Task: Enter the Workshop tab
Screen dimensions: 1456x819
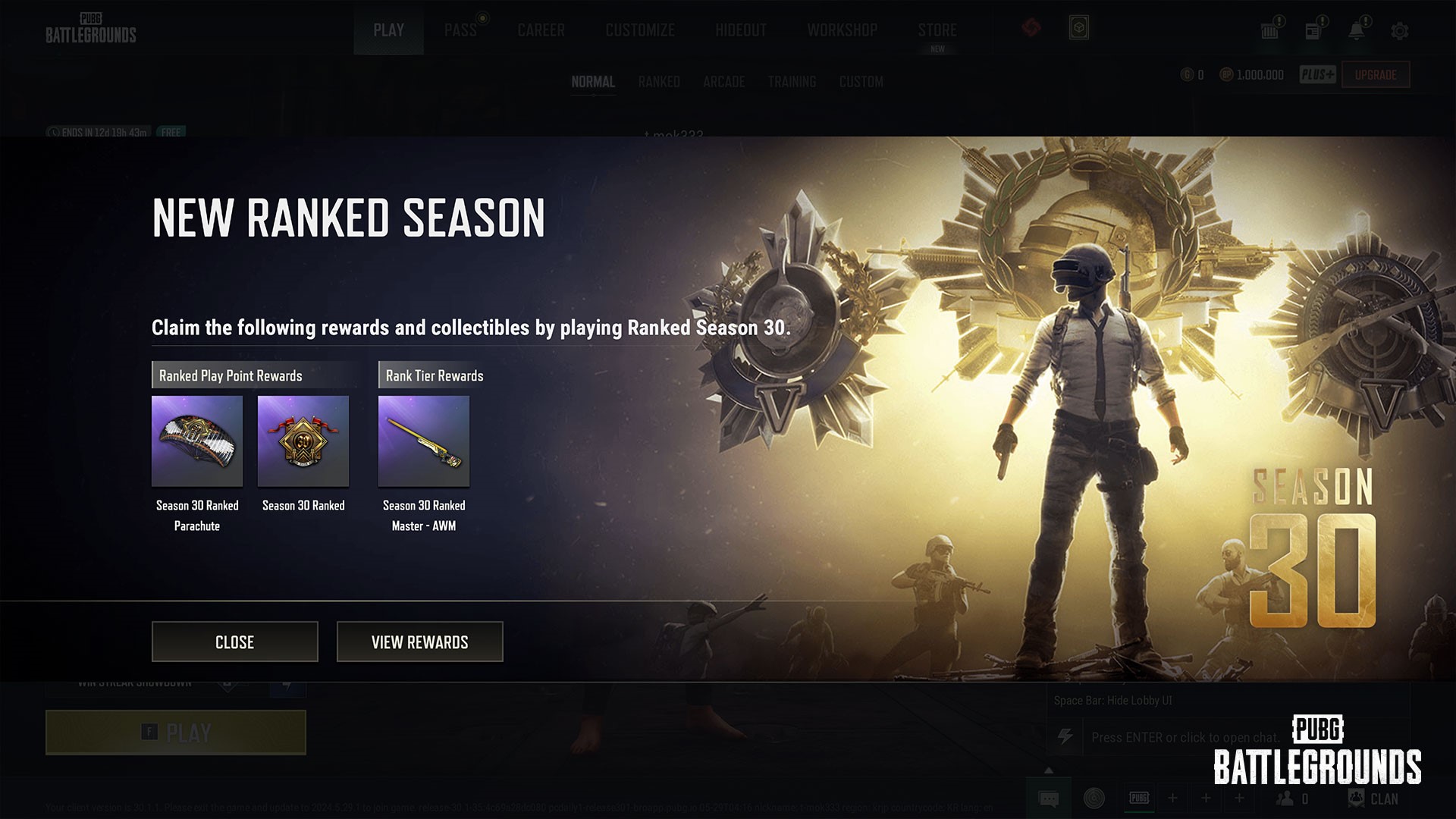Action: click(842, 30)
